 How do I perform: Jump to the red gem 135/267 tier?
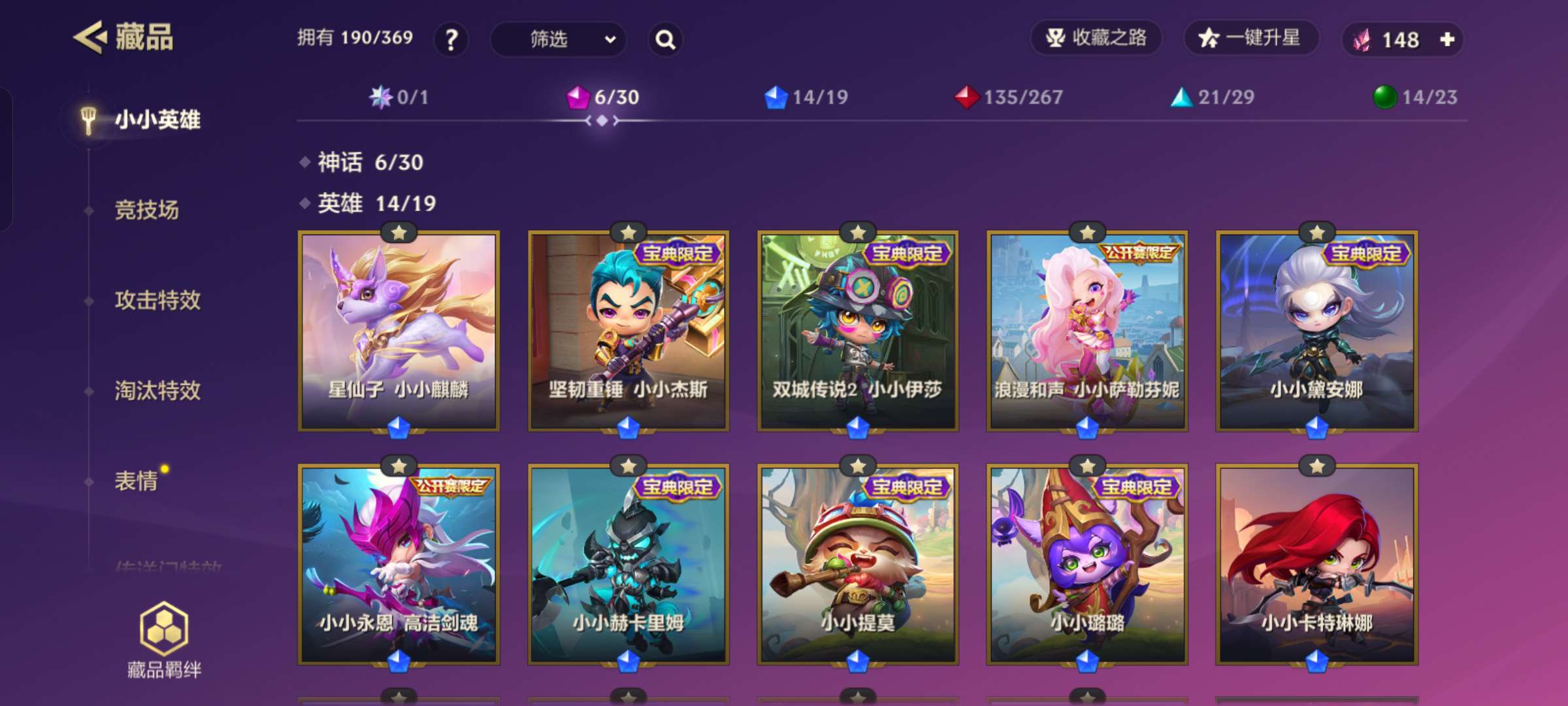tap(1009, 97)
